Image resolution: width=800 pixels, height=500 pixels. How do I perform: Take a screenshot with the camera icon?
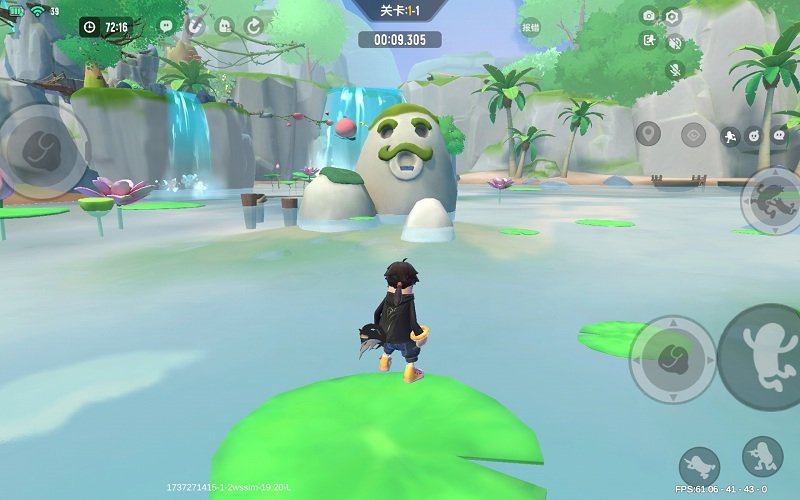click(x=648, y=16)
